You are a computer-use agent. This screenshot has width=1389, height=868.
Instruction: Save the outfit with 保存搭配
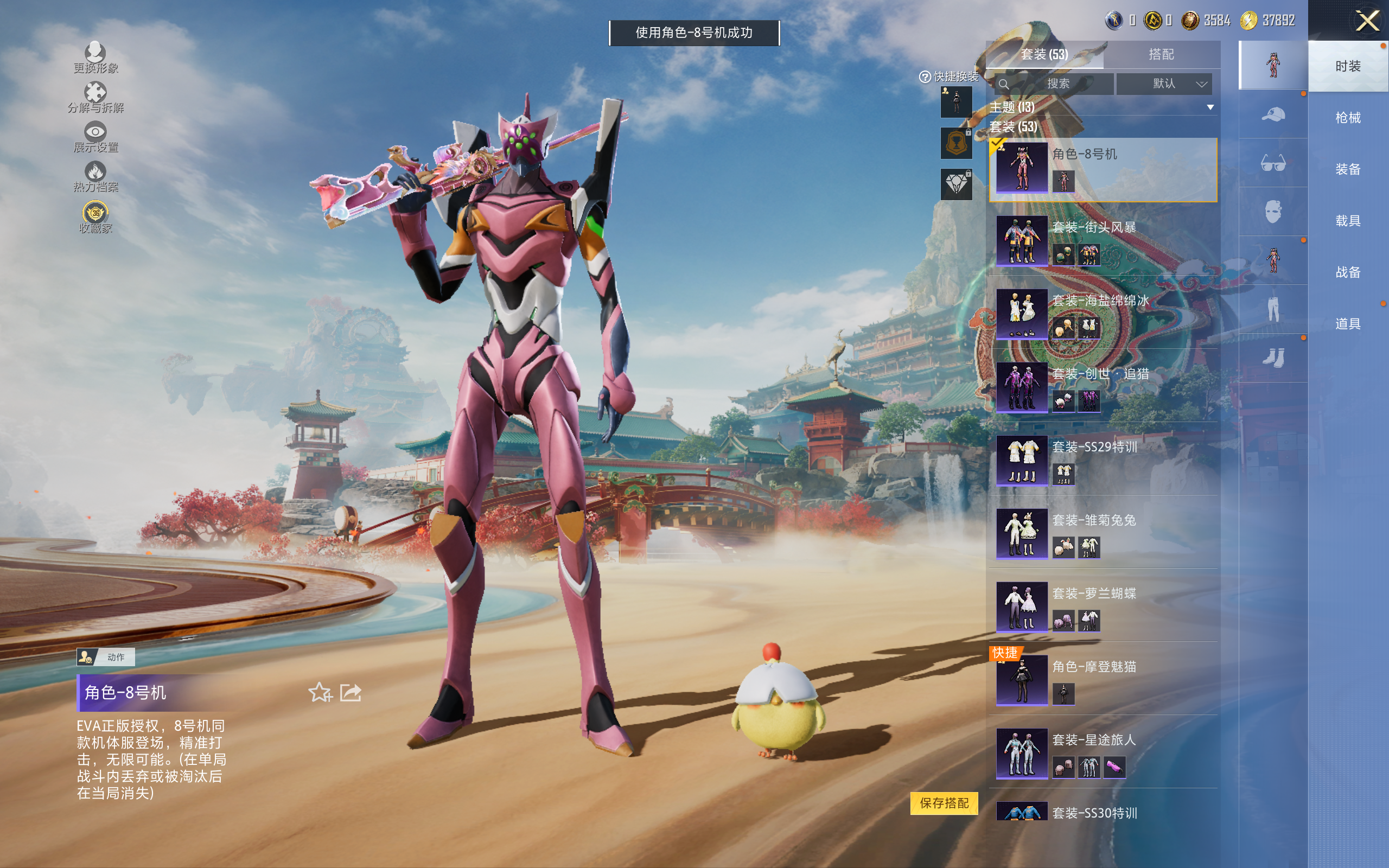point(944,803)
